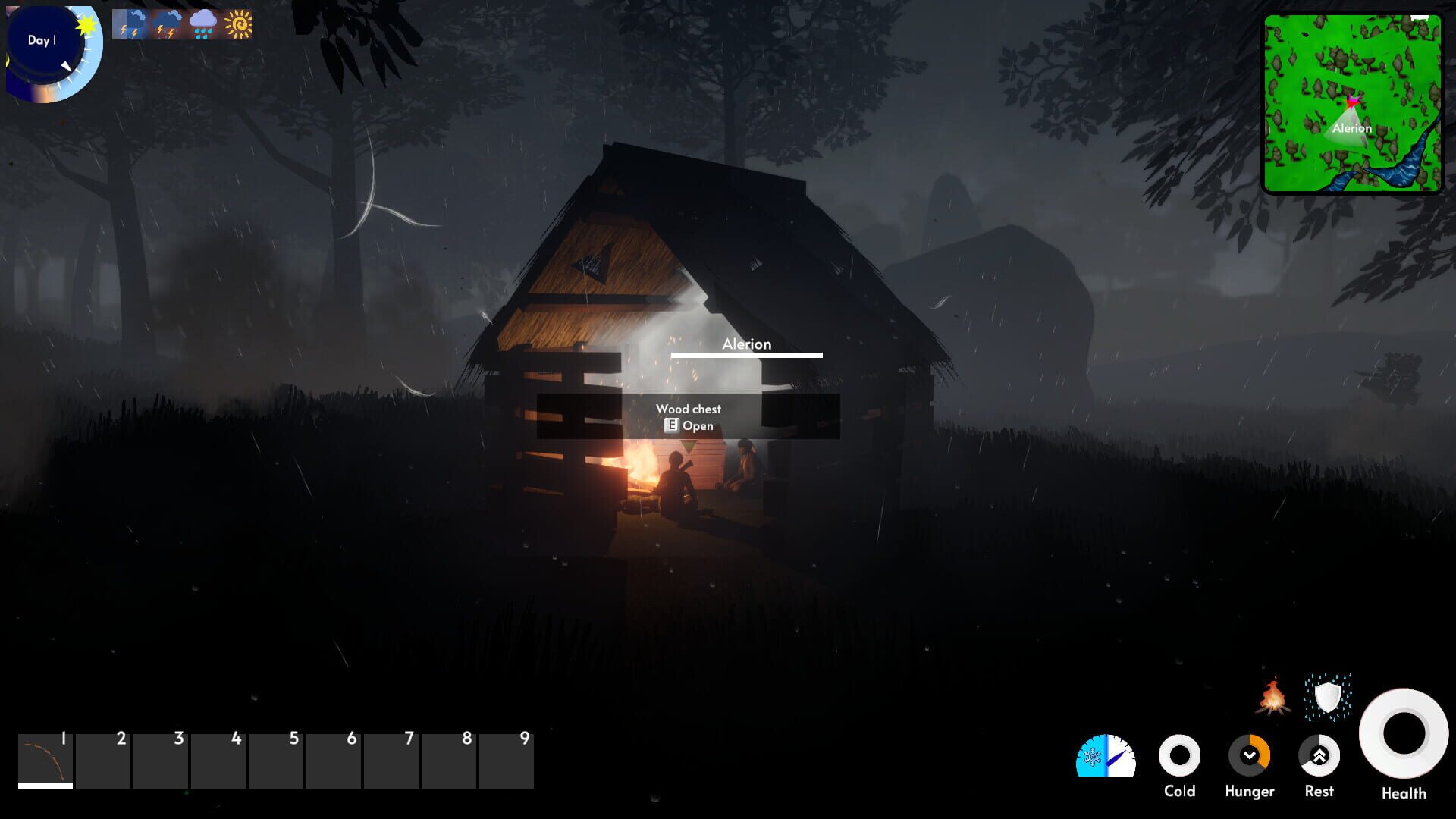Image resolution: width=1456 pixels, height=819 pixels.
Task: Toggle the Rest status ring
Action: (1319, 756)
